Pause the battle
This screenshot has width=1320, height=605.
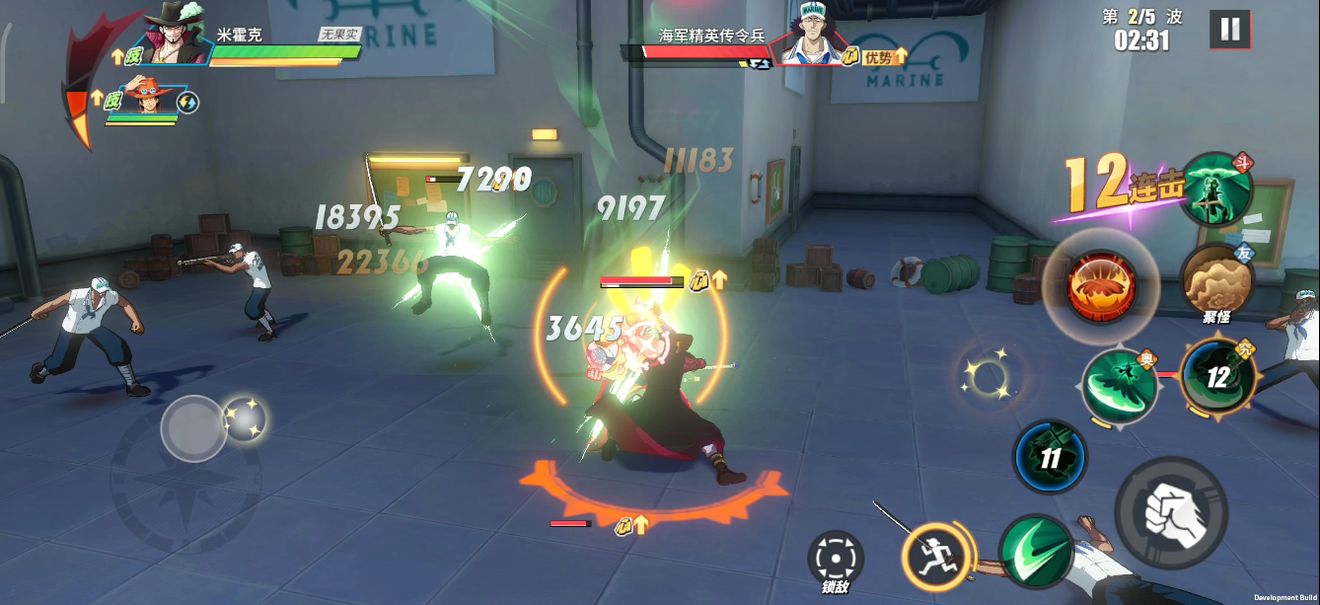point(1229,30)
